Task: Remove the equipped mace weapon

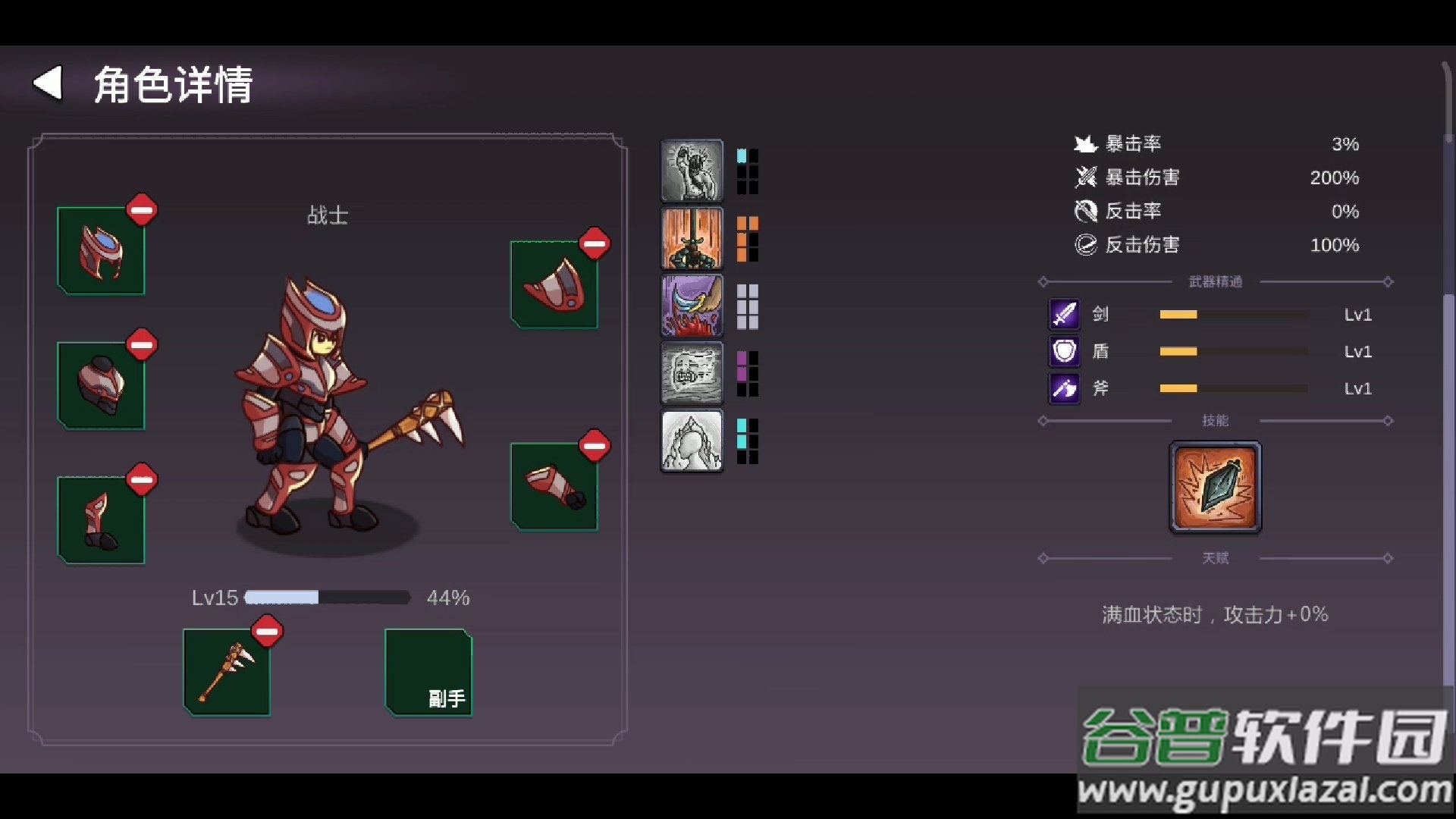Action: pyautogui.click(x=266, y=632)
